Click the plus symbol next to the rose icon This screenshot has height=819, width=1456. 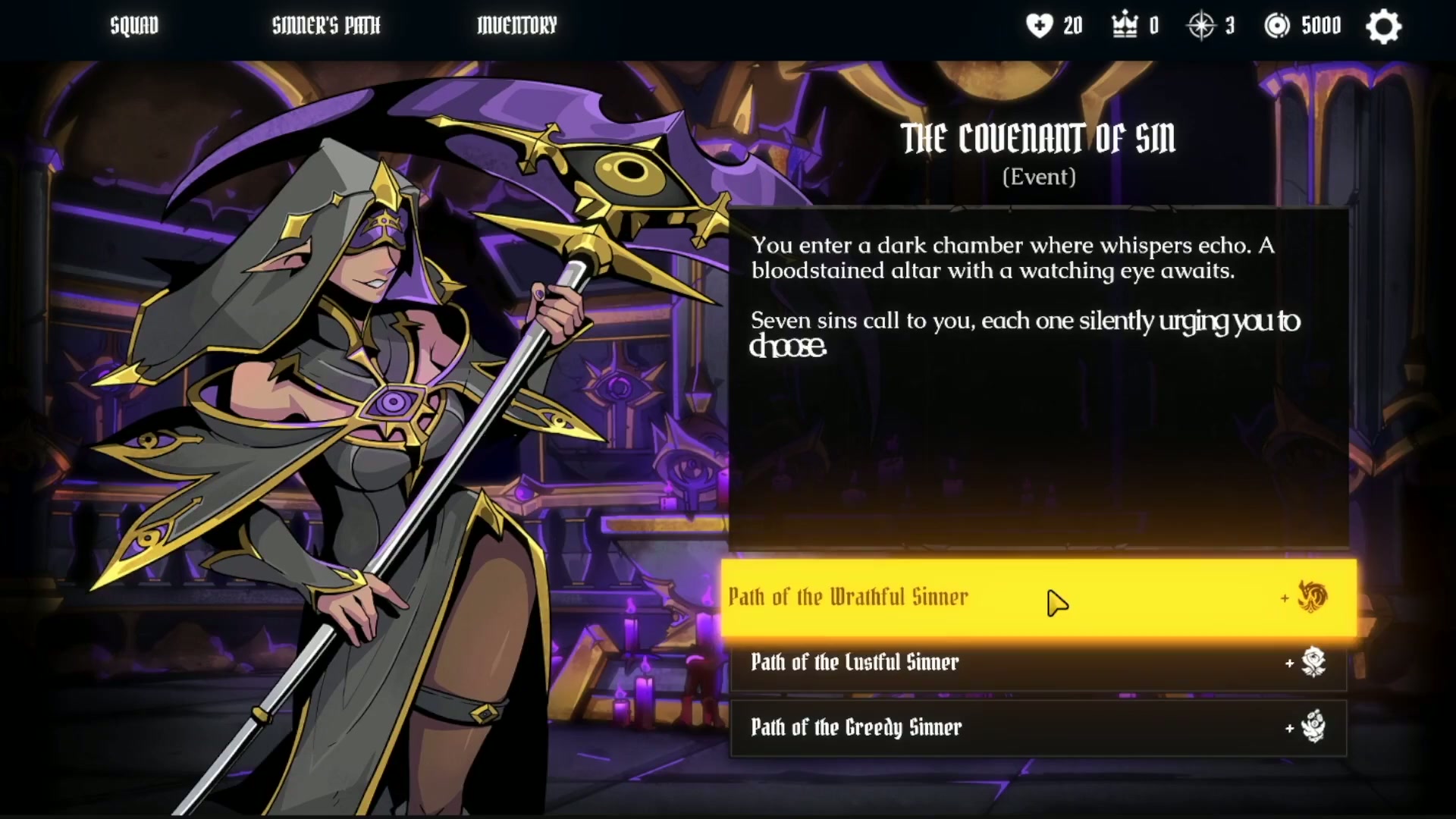(x=1291, y=663)
